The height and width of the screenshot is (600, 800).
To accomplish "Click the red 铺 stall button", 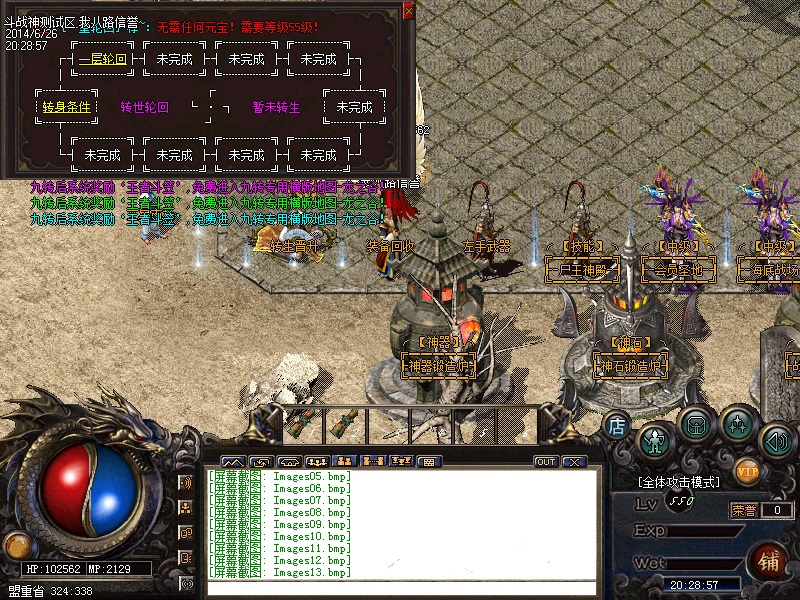I will click(x=769, y=559).
